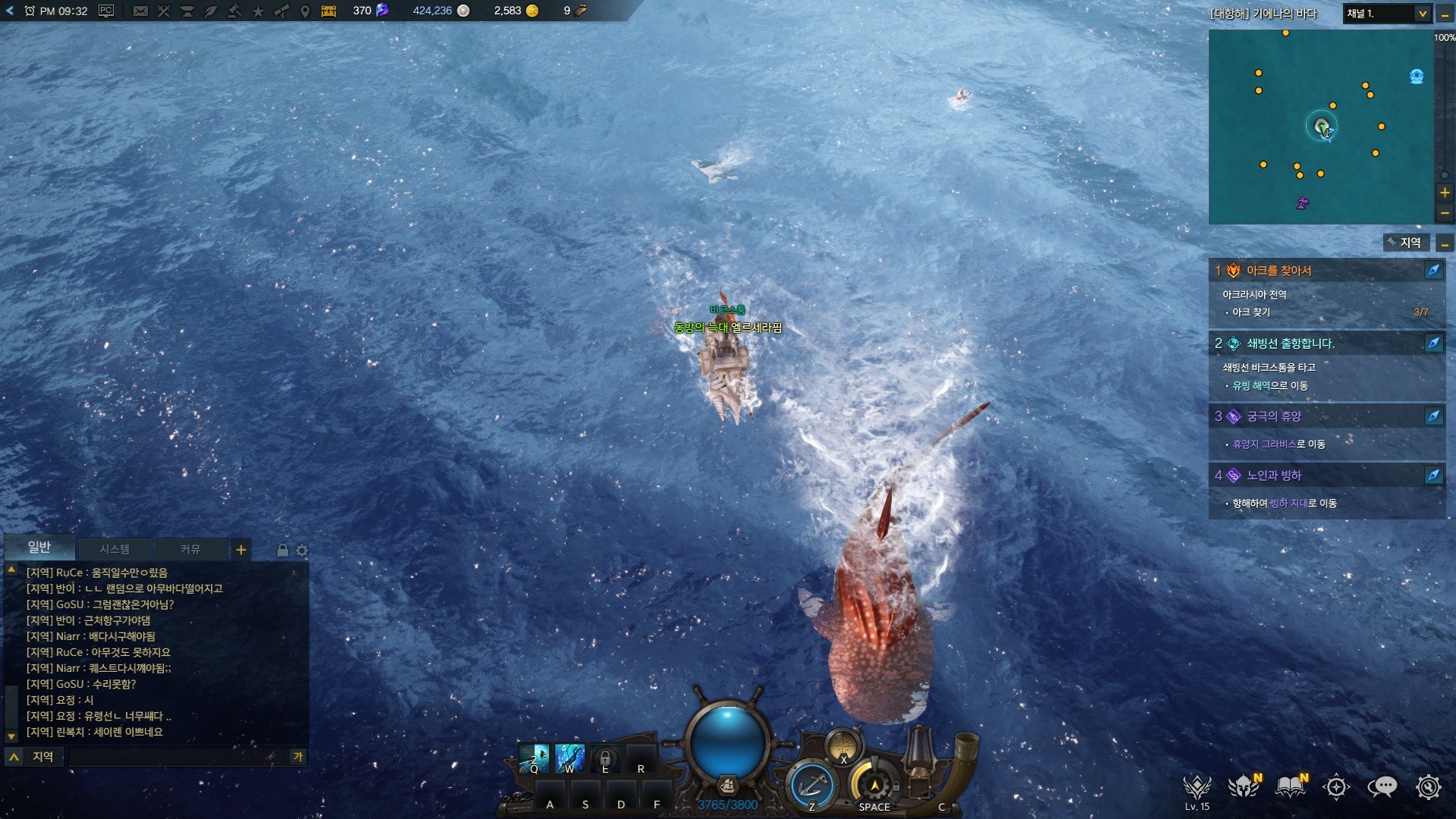
Task: Click the ocean minimap
Action: click(x=1320, y=127)
